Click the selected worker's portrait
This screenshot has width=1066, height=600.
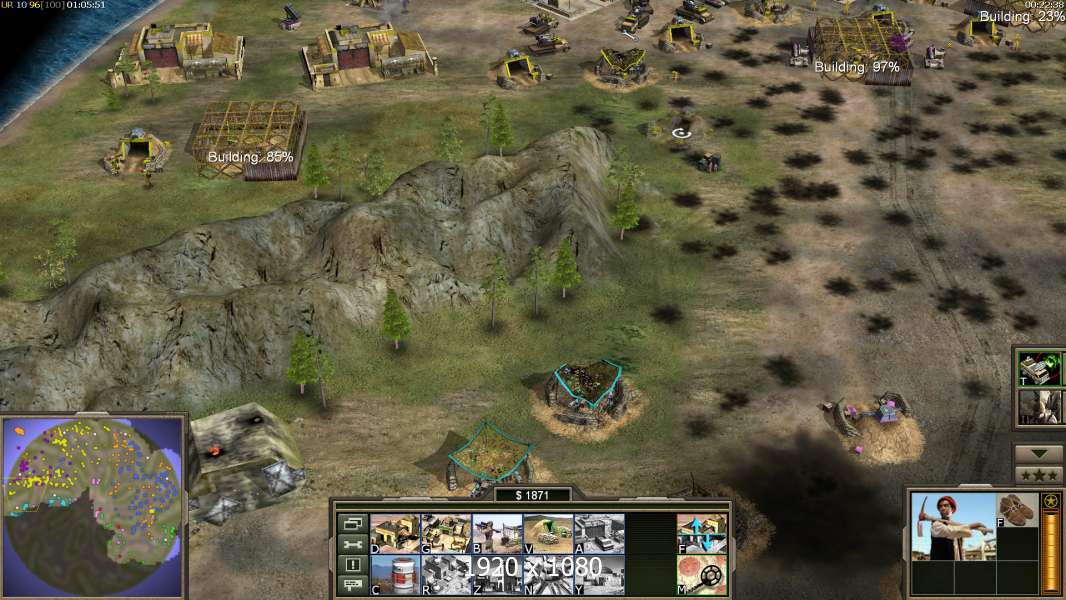pos(954,527)
